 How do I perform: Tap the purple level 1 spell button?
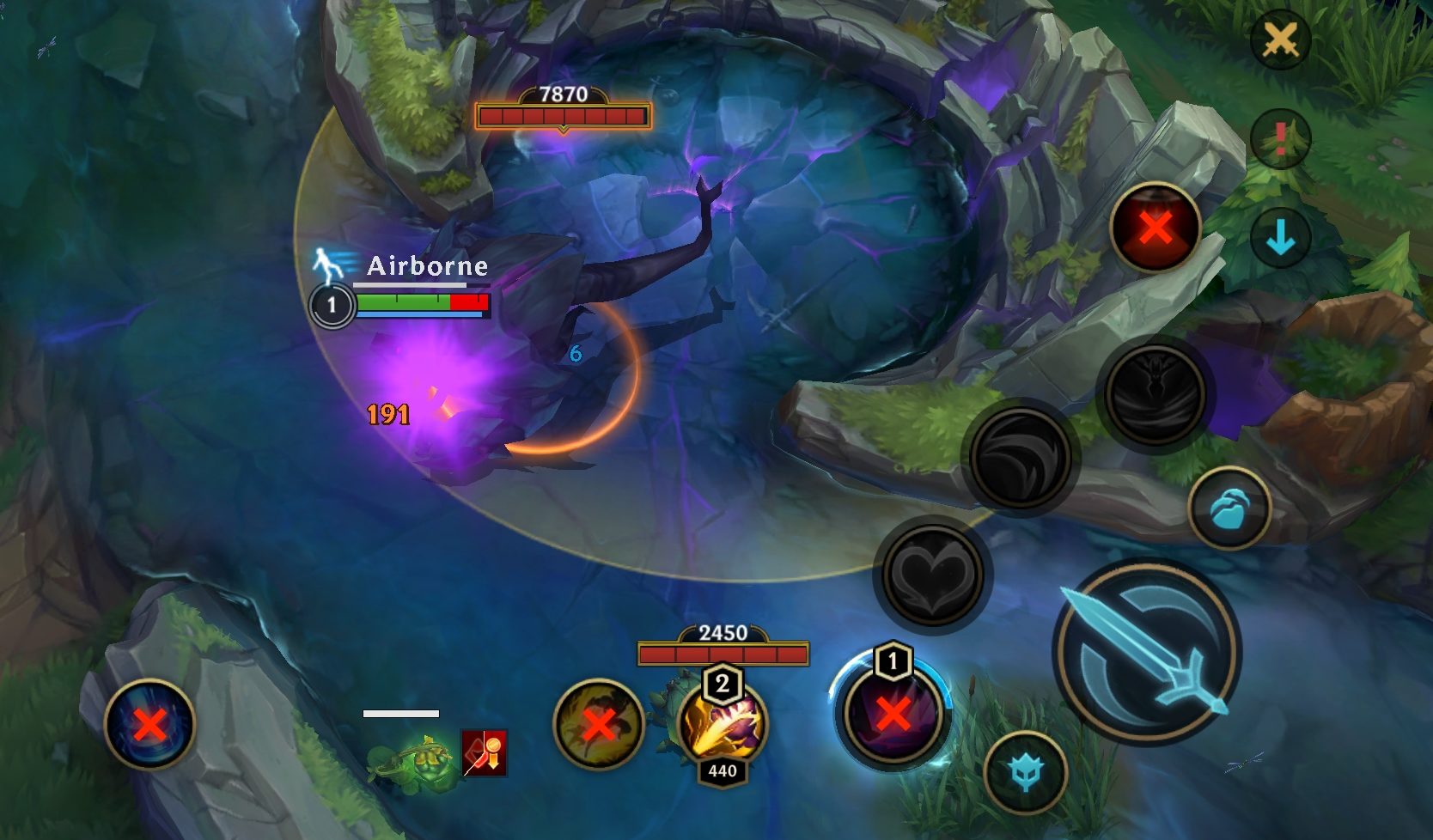893,712
